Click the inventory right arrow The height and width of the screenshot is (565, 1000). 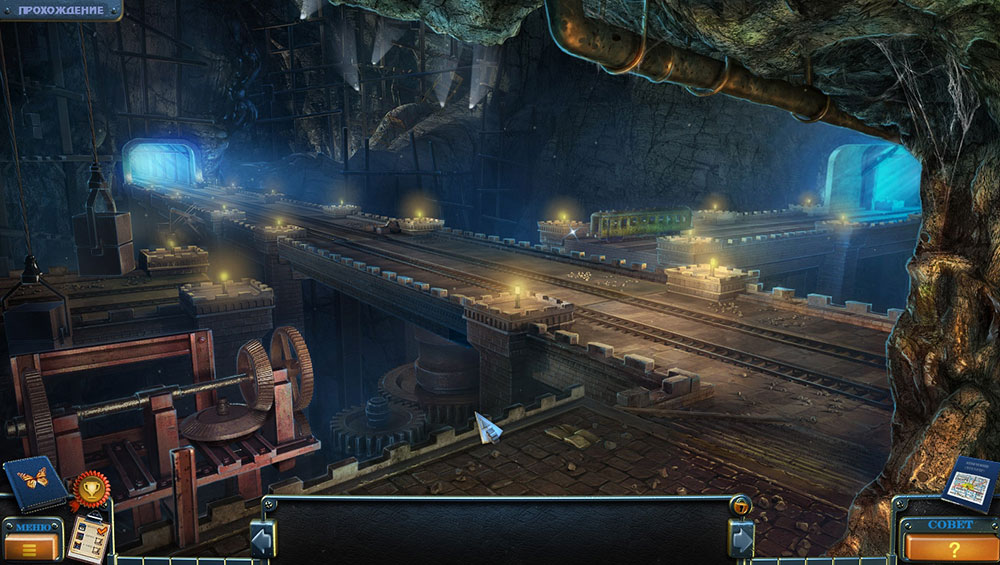[741, 539]
